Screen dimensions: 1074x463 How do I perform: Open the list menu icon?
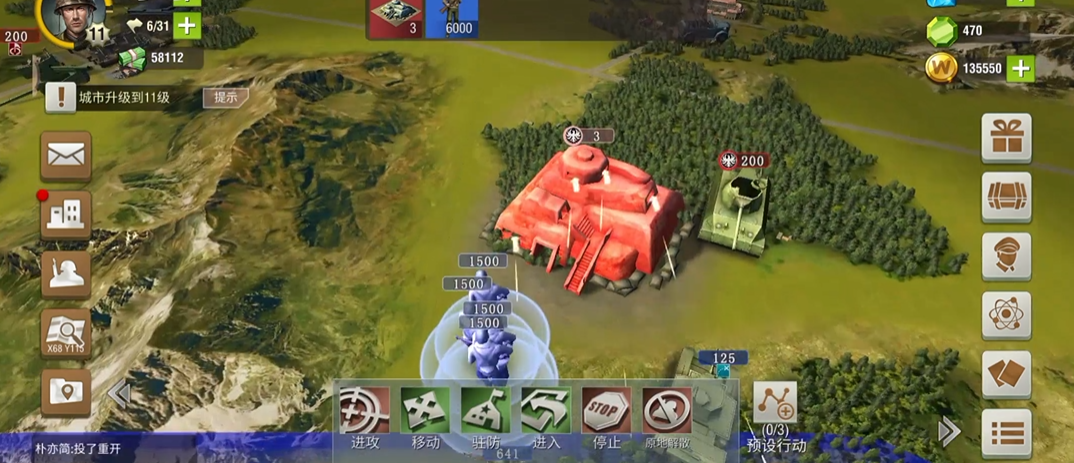[x=1006, y=433]
